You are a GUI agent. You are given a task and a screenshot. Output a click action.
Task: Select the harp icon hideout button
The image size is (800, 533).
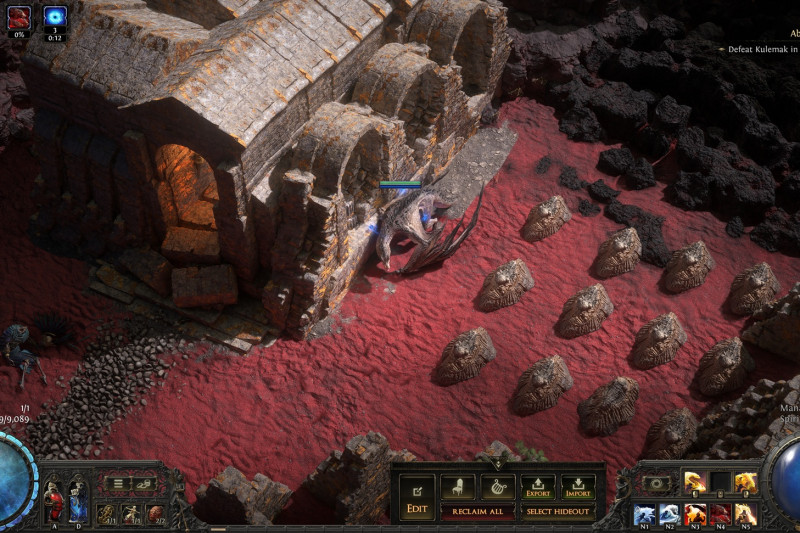click(497, 486)
